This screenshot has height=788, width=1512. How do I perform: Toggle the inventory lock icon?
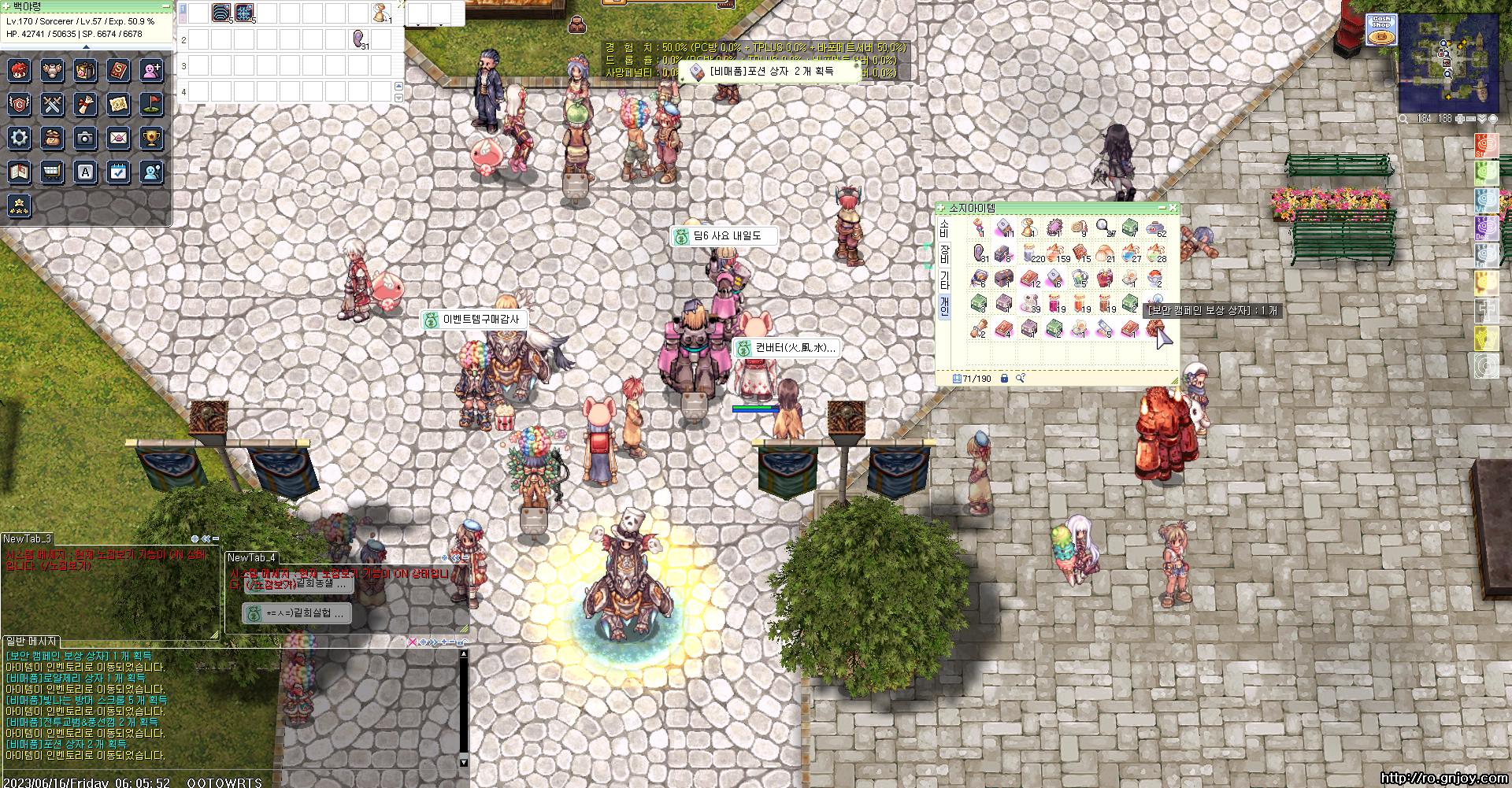(x=1004, y=379)
